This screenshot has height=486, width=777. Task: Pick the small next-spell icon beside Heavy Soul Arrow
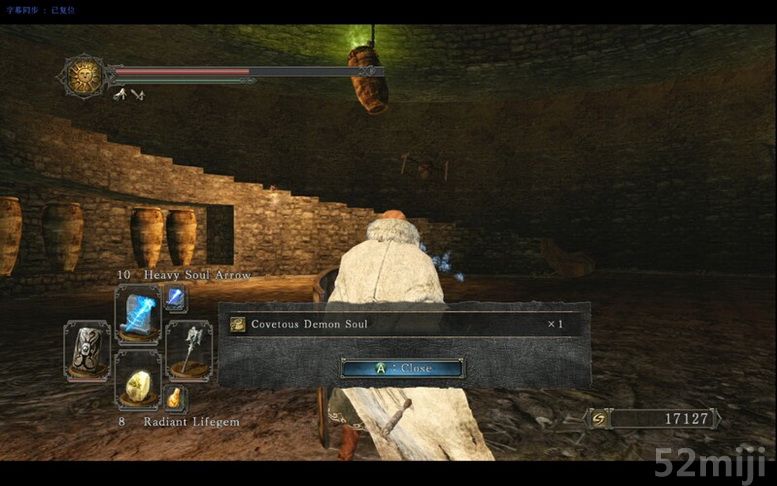[x=175, y=297]
